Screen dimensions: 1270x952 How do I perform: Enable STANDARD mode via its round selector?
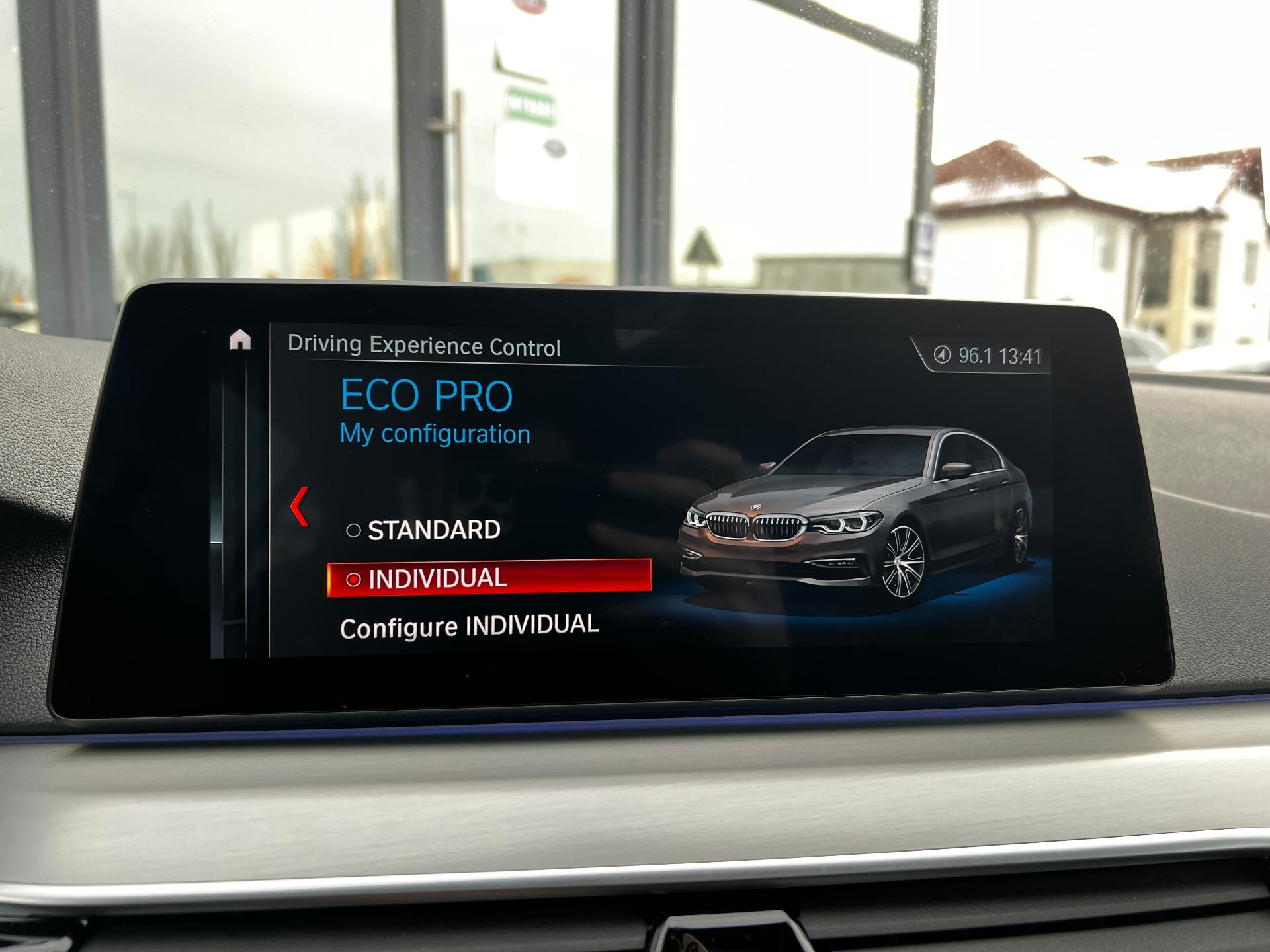353,530
